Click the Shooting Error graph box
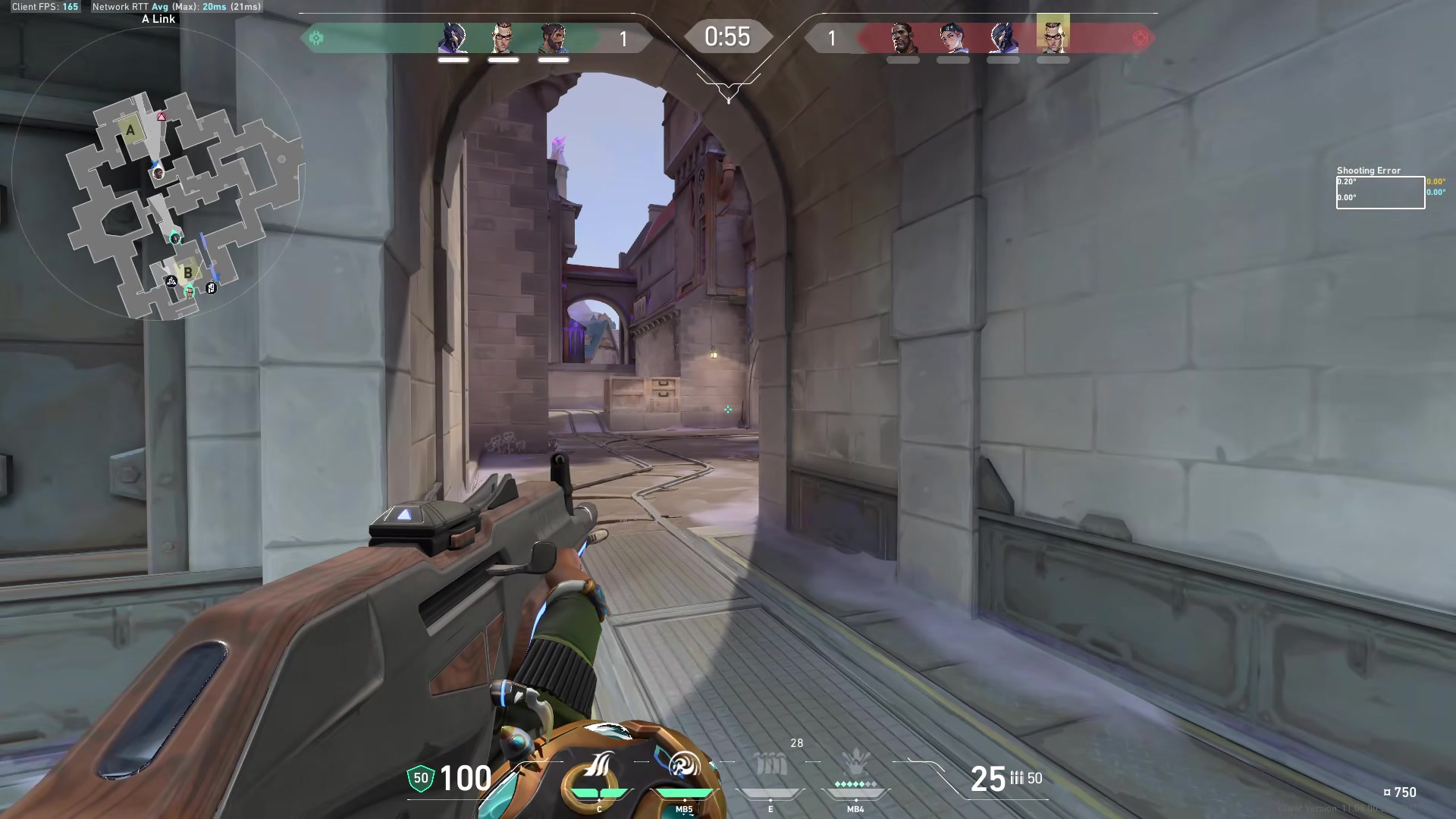This screenshot has width=1456, height=819. 1380,193
